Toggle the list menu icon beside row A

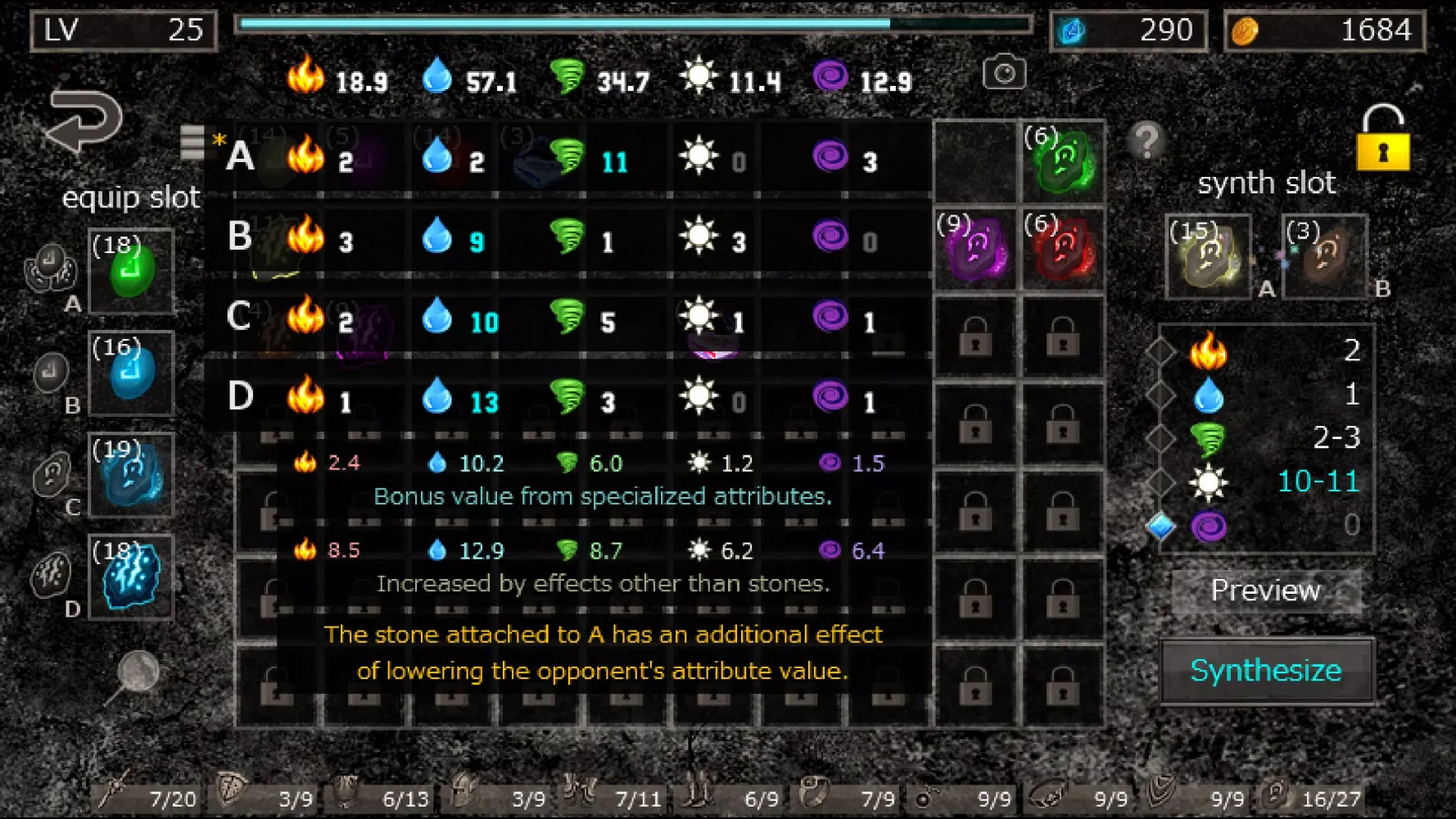pos(192,142)
